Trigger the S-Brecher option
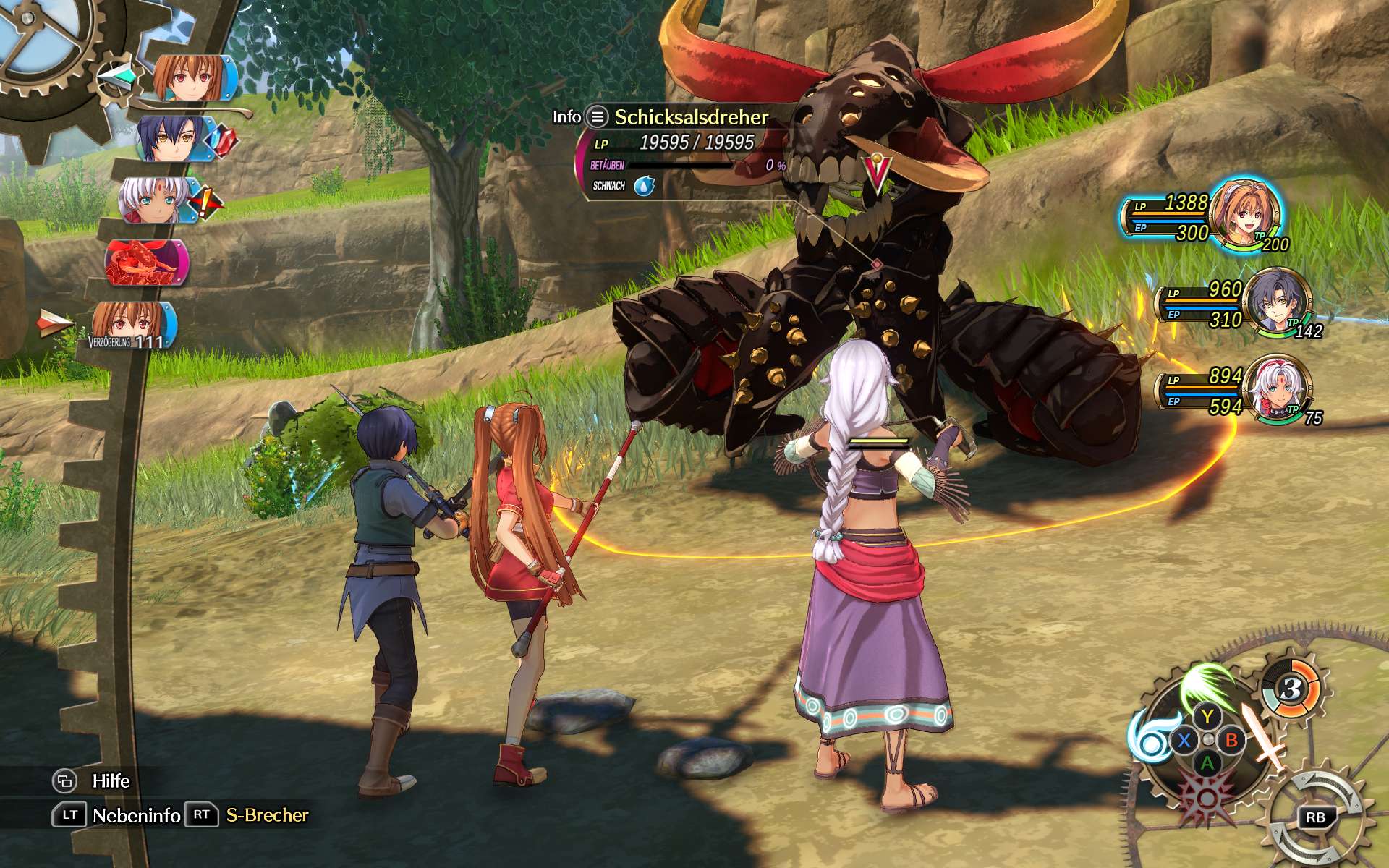The image size is (1389, 868). point(267,815)
